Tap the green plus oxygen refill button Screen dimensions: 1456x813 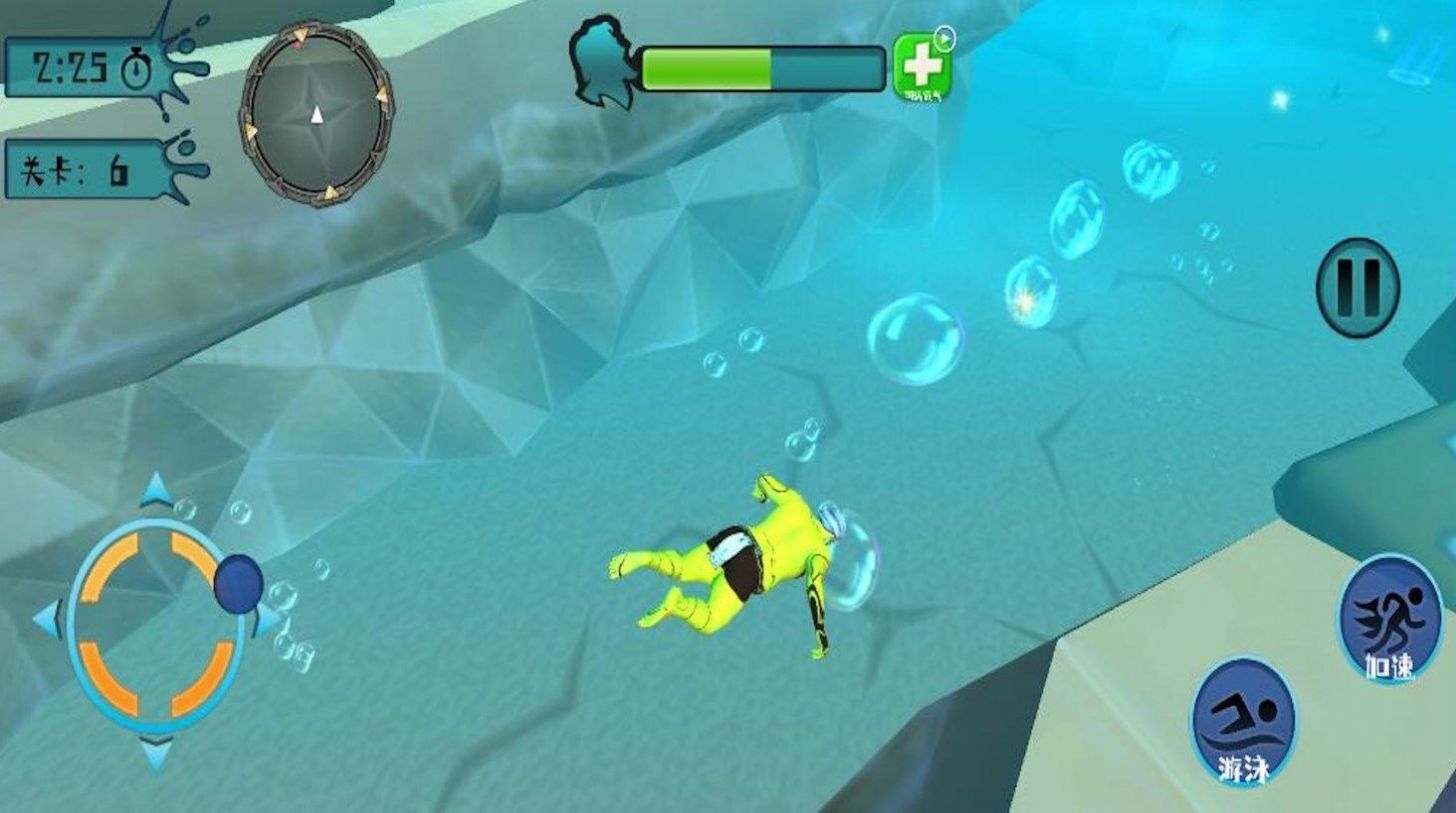click(921, 67)
